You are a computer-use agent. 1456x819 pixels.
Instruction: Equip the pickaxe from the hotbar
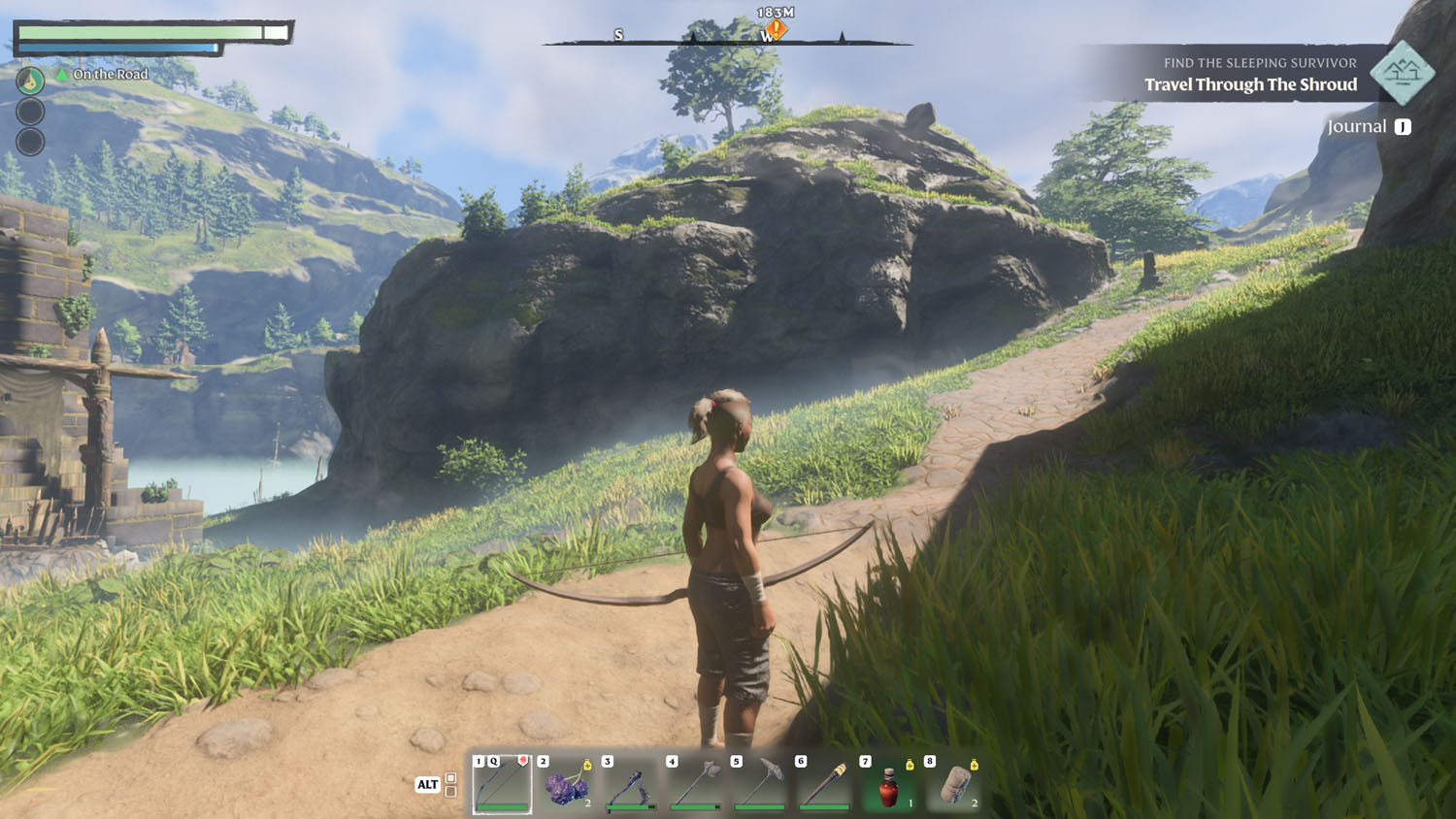click(760, 784)
